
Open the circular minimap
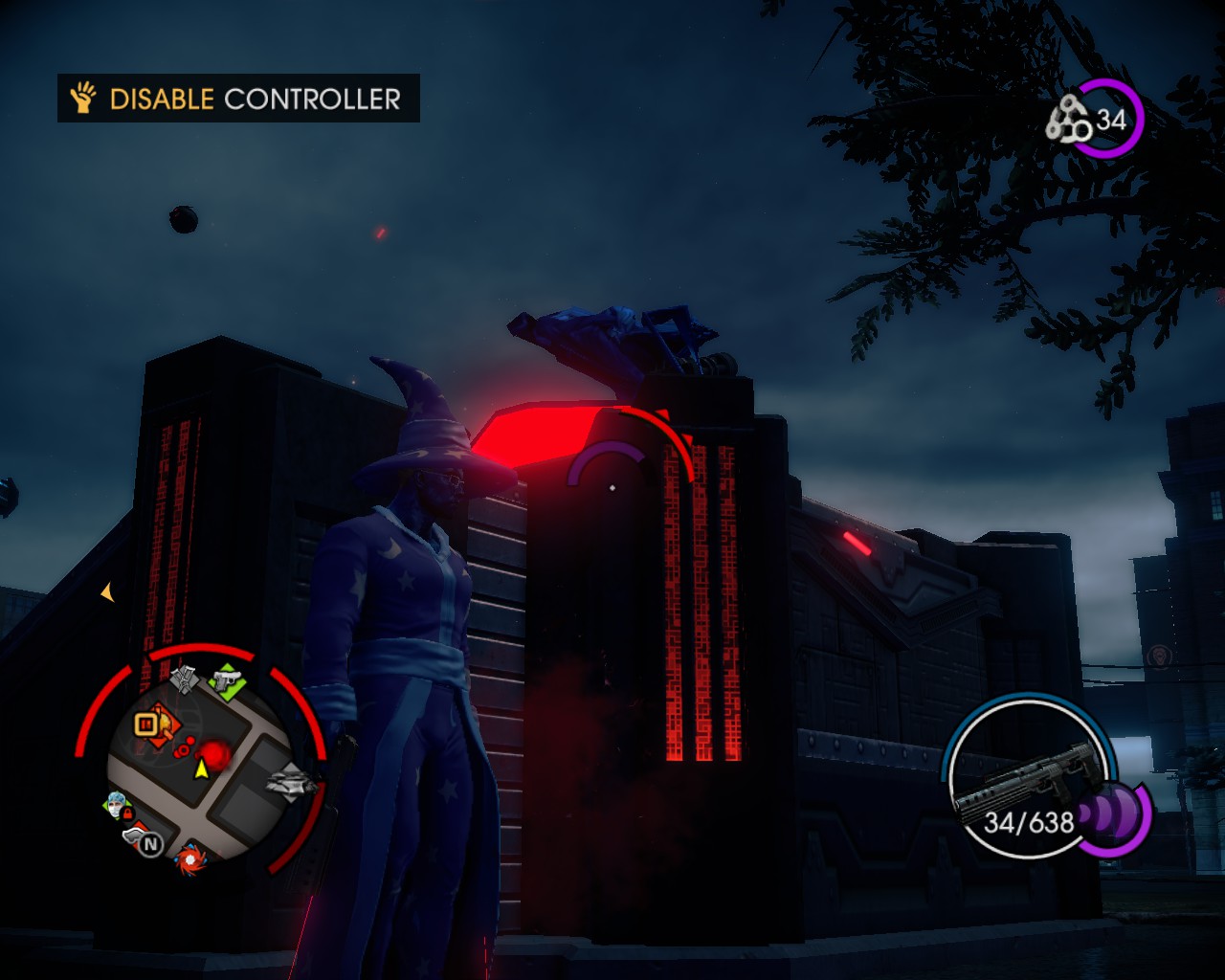[x=200, y=762]
